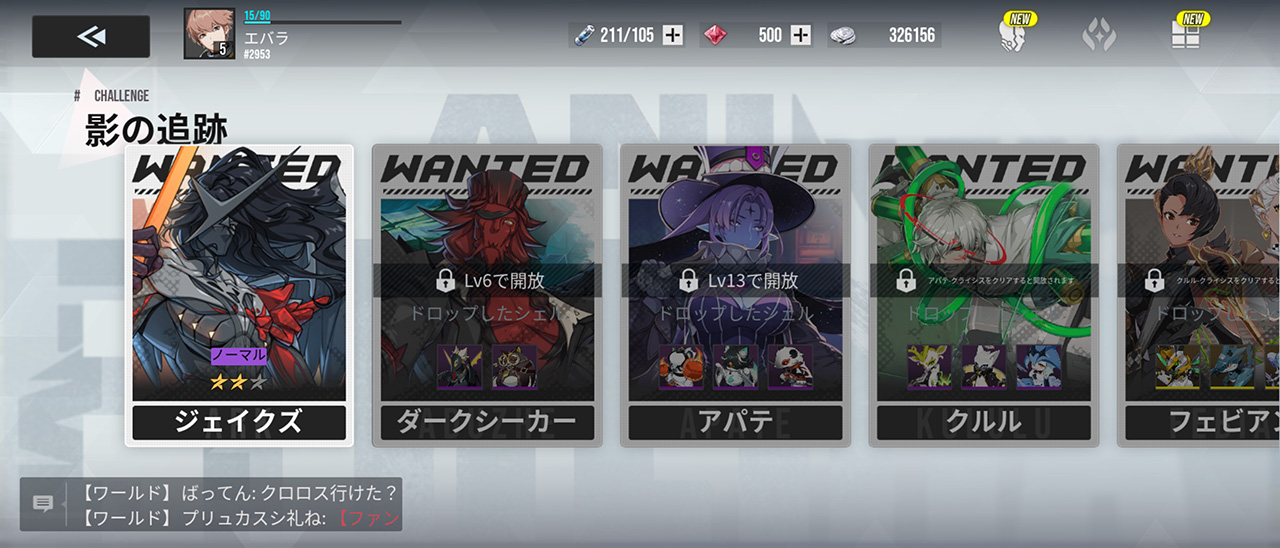Open the fist icon menu marked NEW
This screenshot has width=1280, height=548.
tap(1012, 36)
